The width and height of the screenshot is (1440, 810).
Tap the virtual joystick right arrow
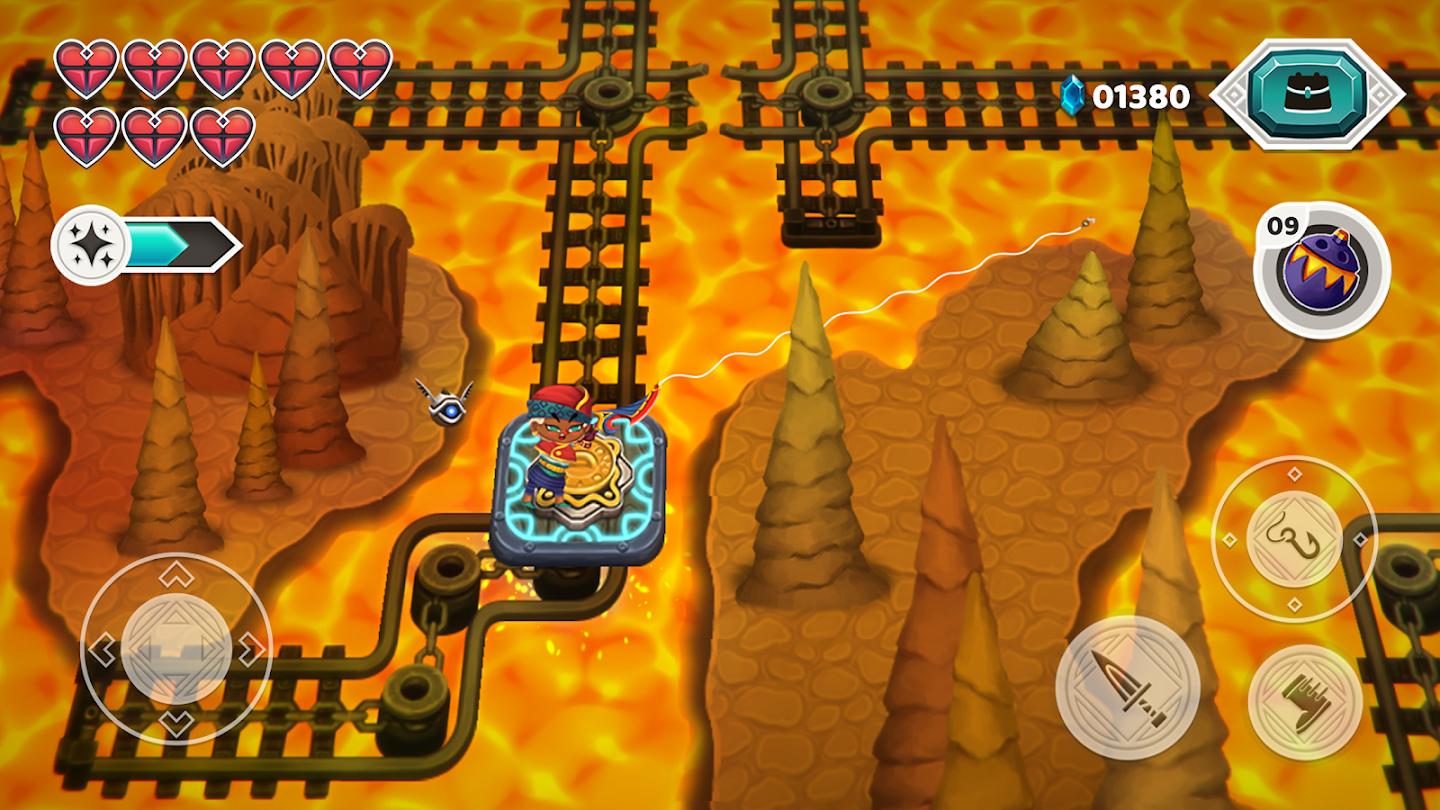click(x=252, y=650)
